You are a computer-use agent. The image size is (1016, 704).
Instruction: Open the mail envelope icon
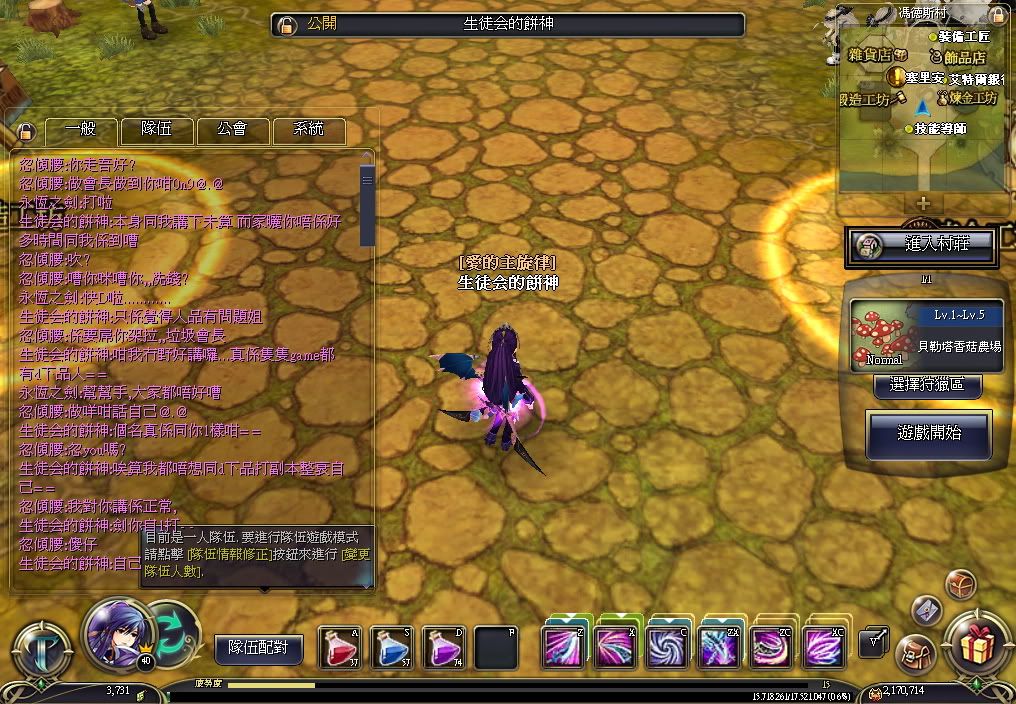[x=927, y=609]
